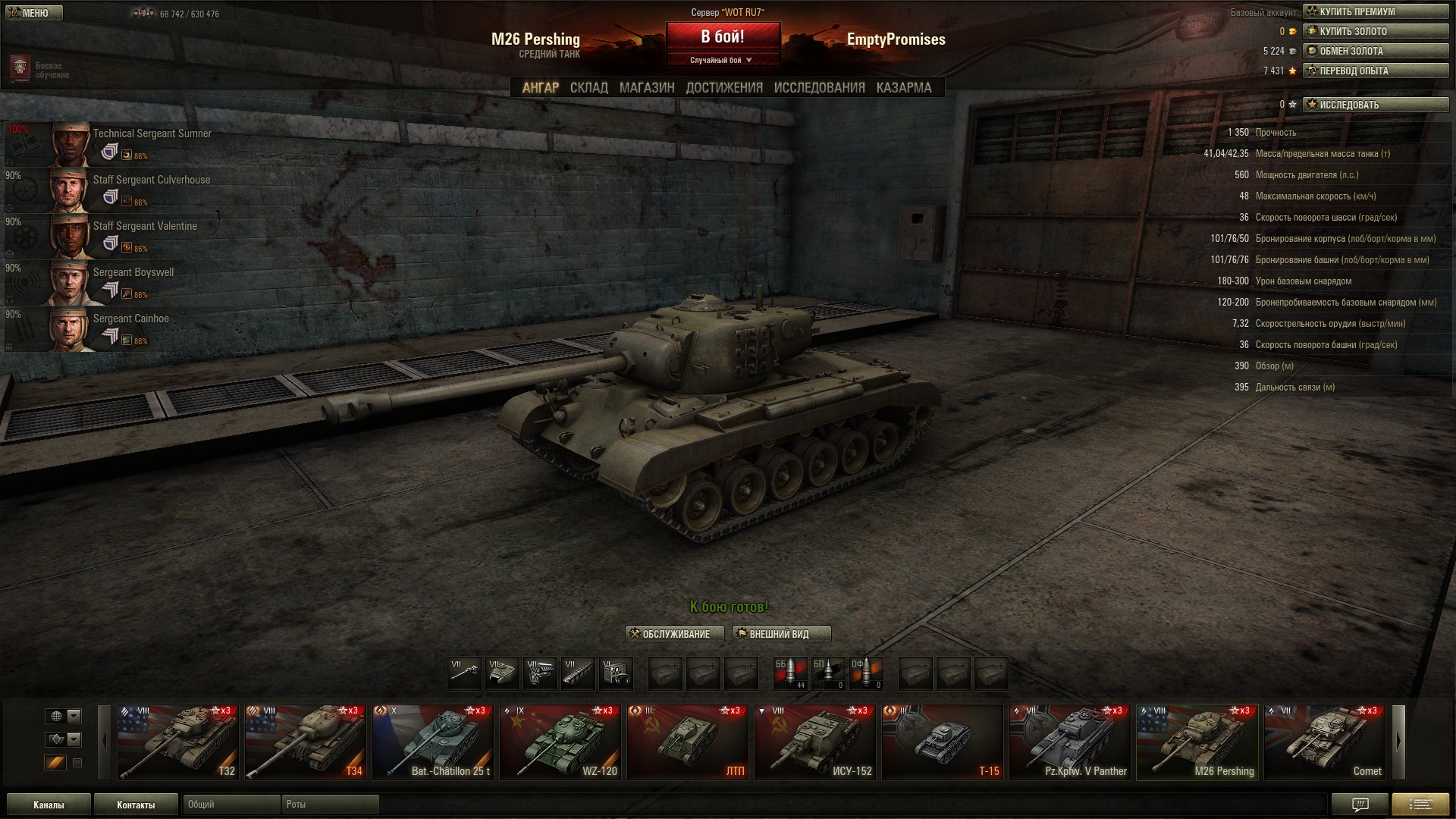The height and width of the screenshot is (819, 1456).
Task: Open the МАГАЗИН tab
Action: tap(646, 88)
